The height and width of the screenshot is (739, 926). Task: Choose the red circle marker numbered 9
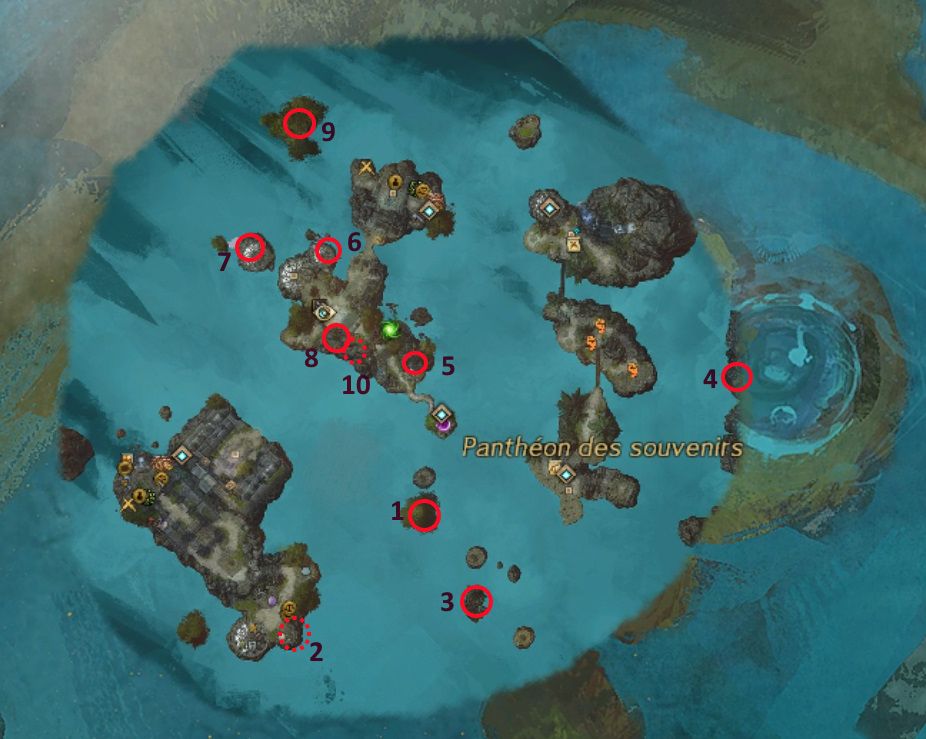[x=298, y=123]
